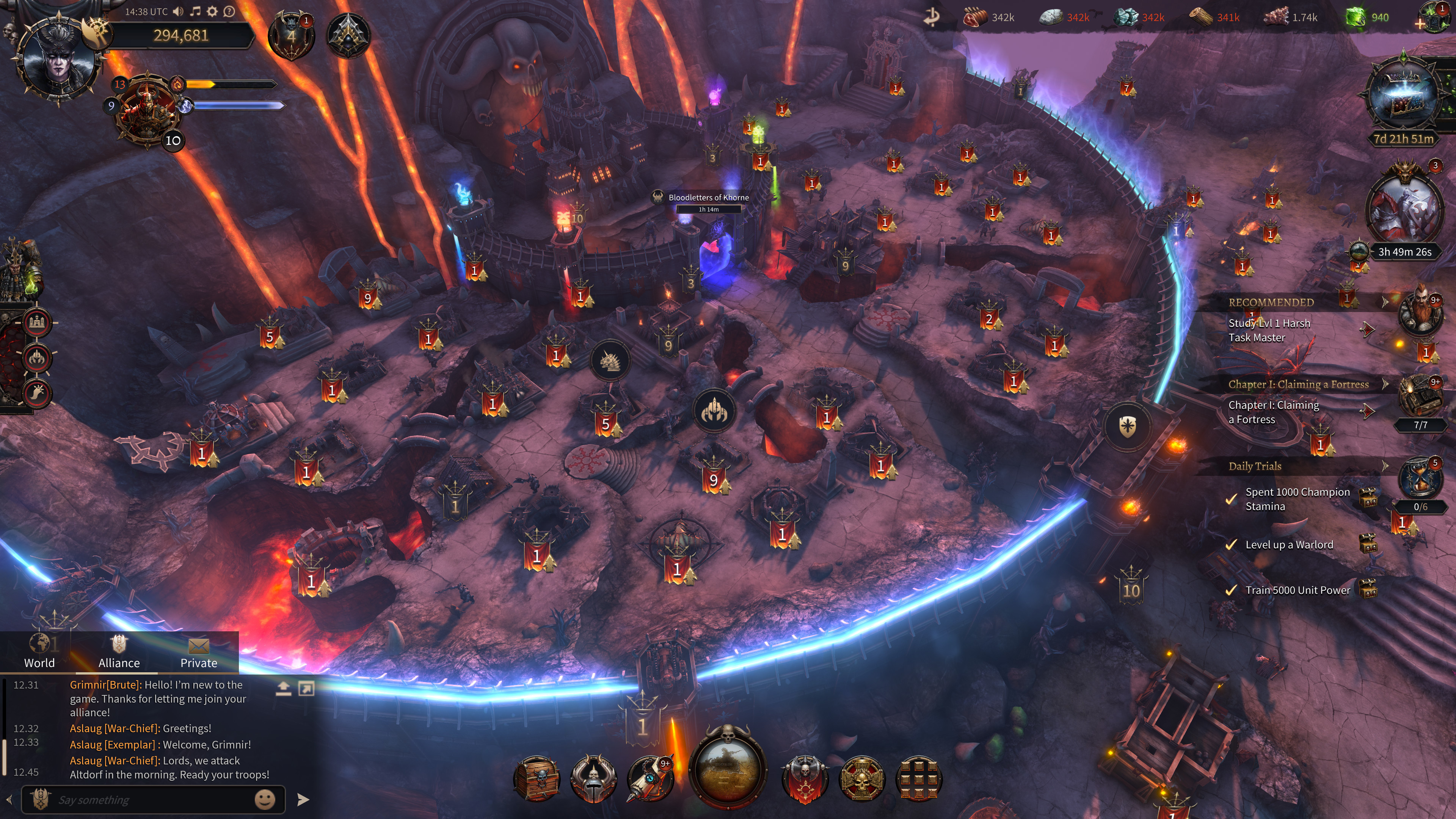Image resolution: width=1456 pixels, height=819 pixels.
Task: Select the Bloodletters of Khorne training label
Action: point(709,198)
